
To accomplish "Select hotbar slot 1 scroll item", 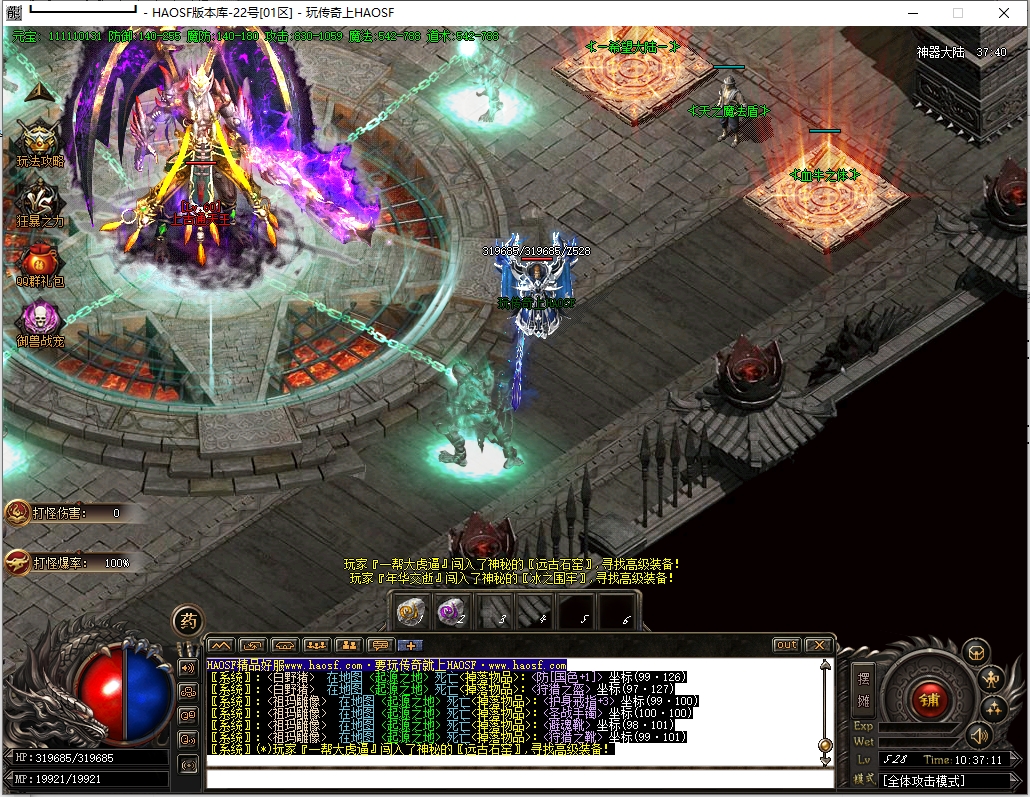I will 411,612.
